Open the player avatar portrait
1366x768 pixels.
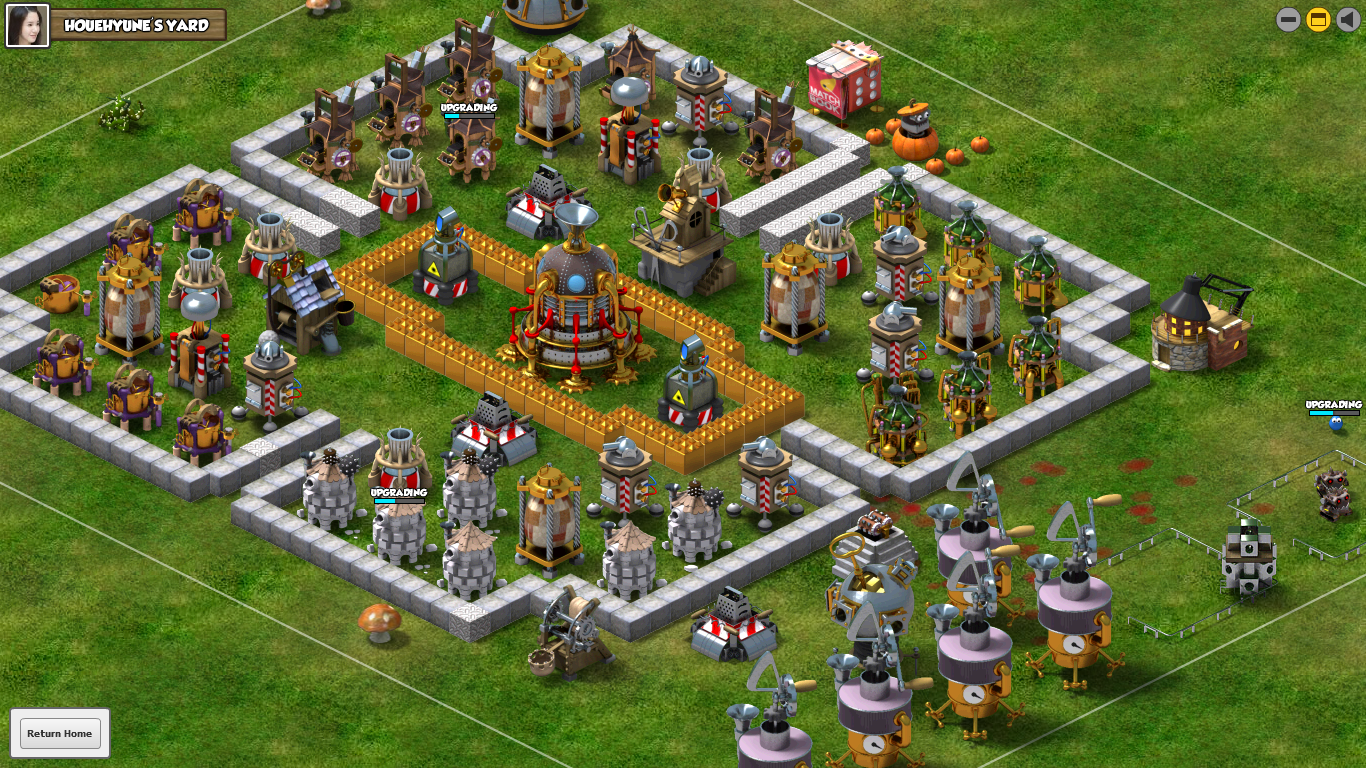(x=27, y=26)
